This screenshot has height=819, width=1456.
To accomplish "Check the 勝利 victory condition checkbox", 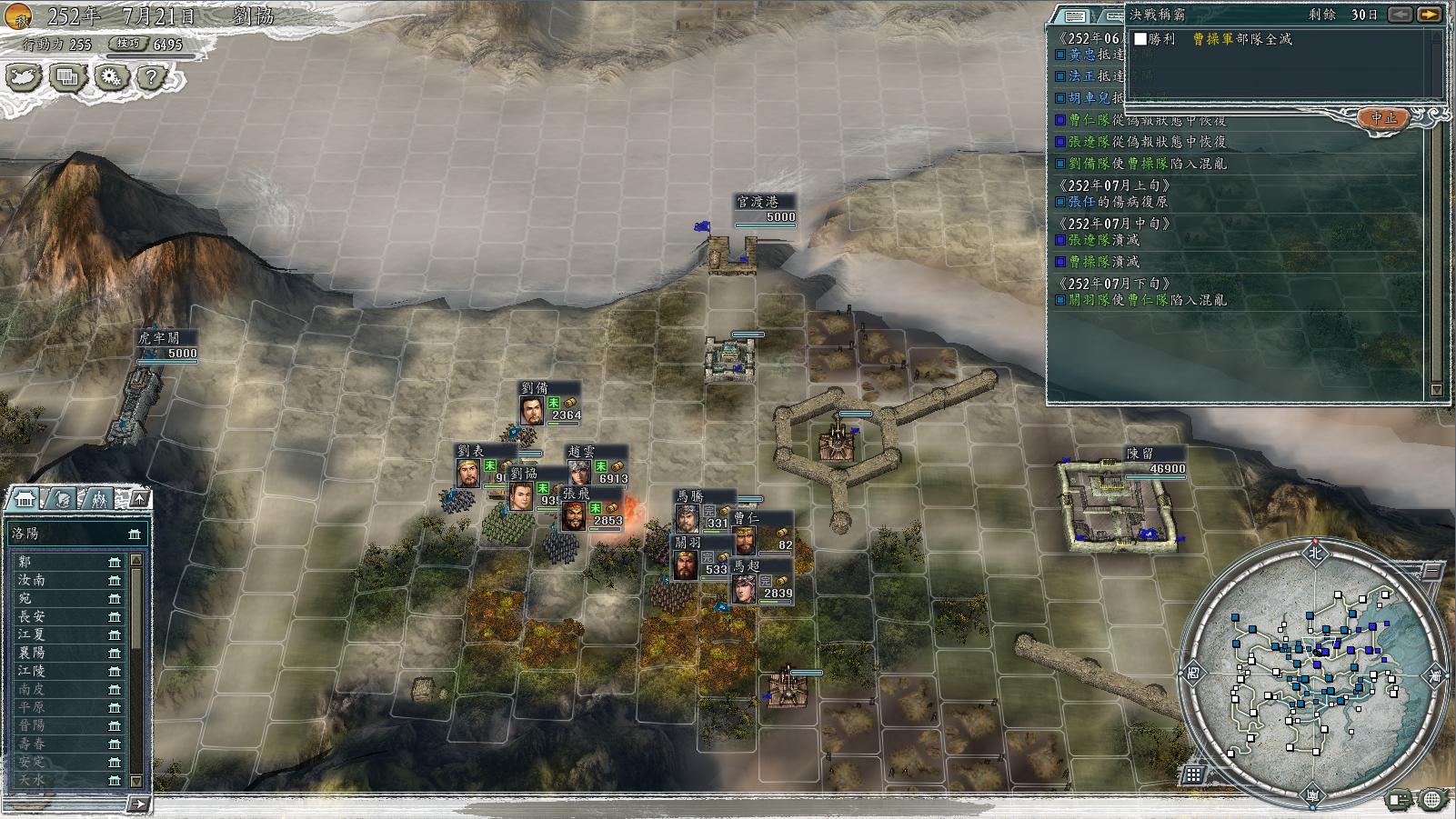I will (1140, 40).
